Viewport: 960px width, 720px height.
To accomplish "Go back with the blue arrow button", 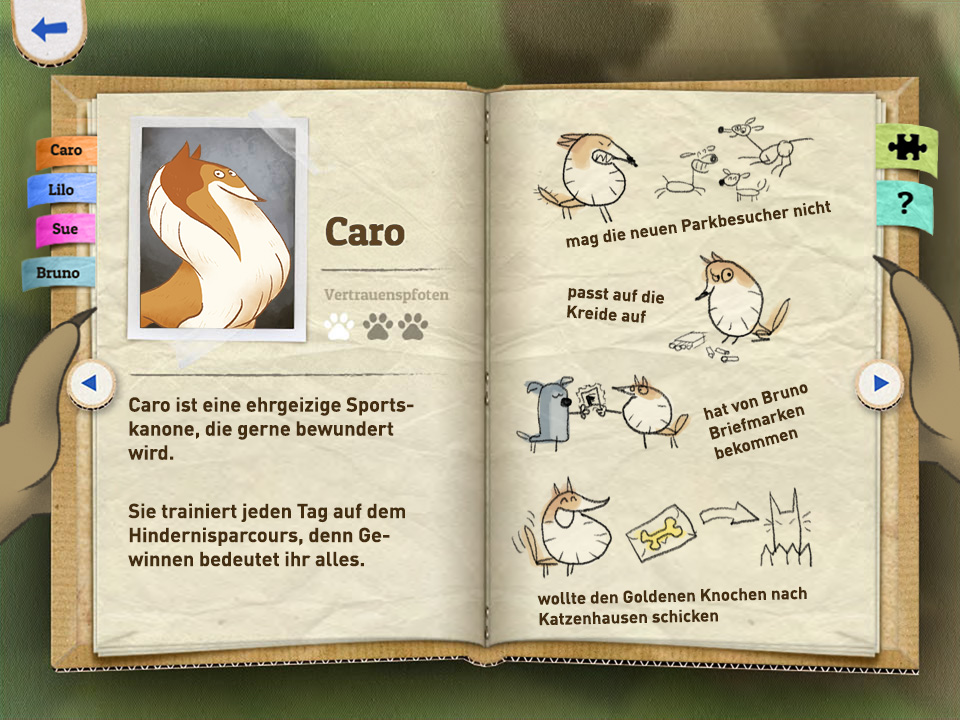I will [x=48, y=29].
